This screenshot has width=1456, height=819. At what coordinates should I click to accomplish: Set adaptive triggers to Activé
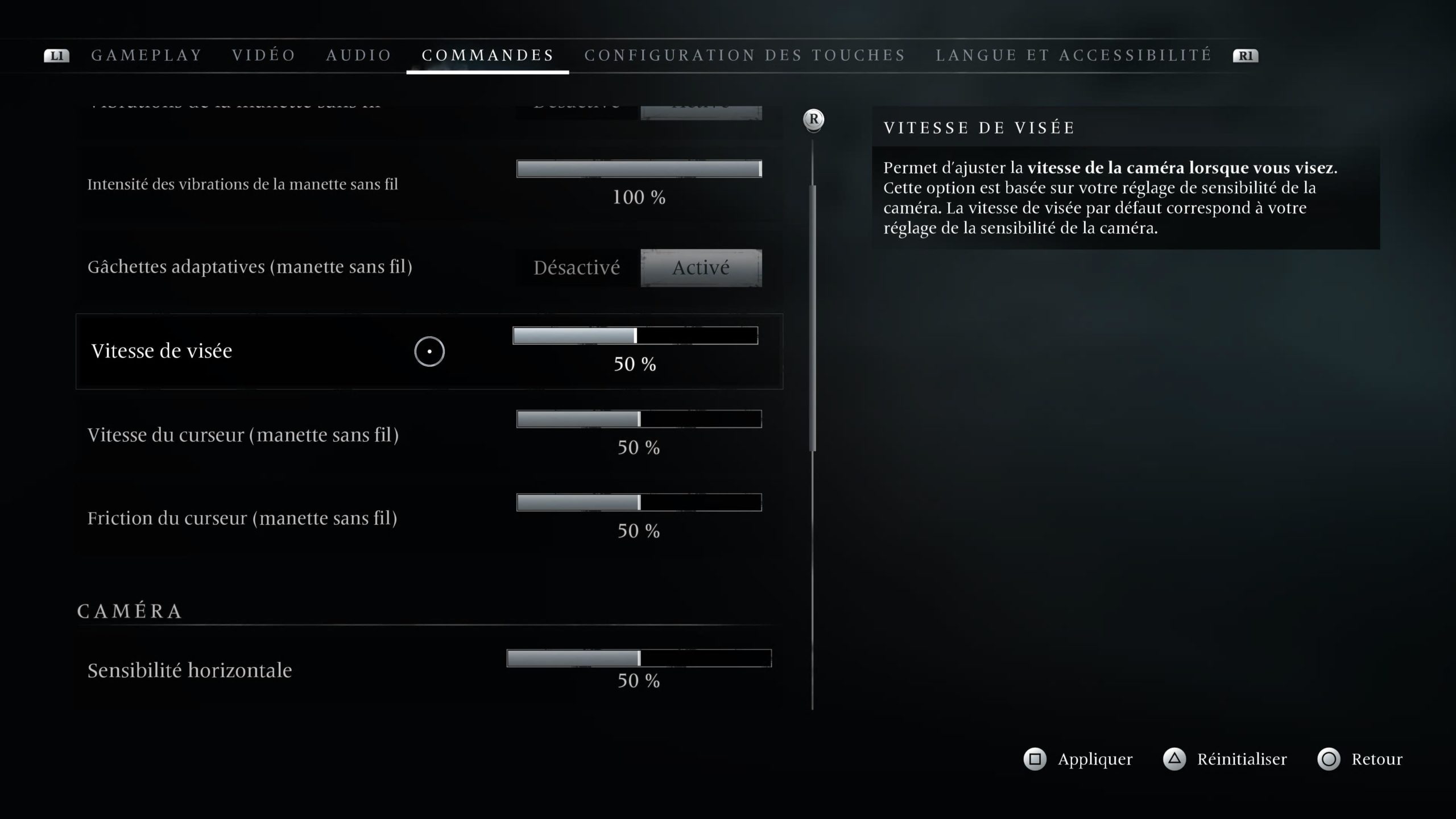tap(701, 268)
